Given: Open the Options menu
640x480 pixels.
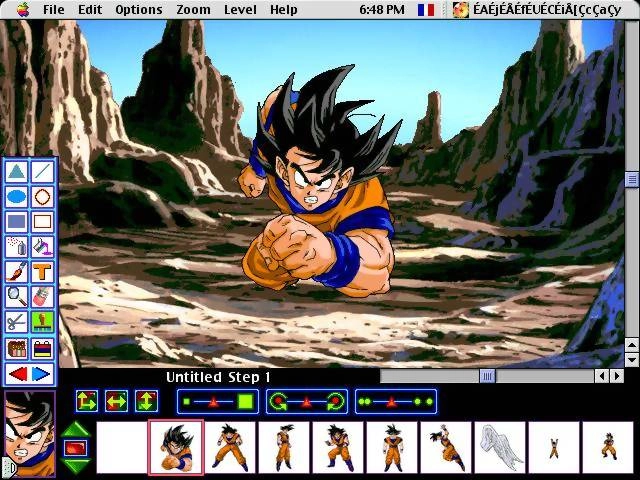Looking at the screenshot, I should (x=138, y=9).
